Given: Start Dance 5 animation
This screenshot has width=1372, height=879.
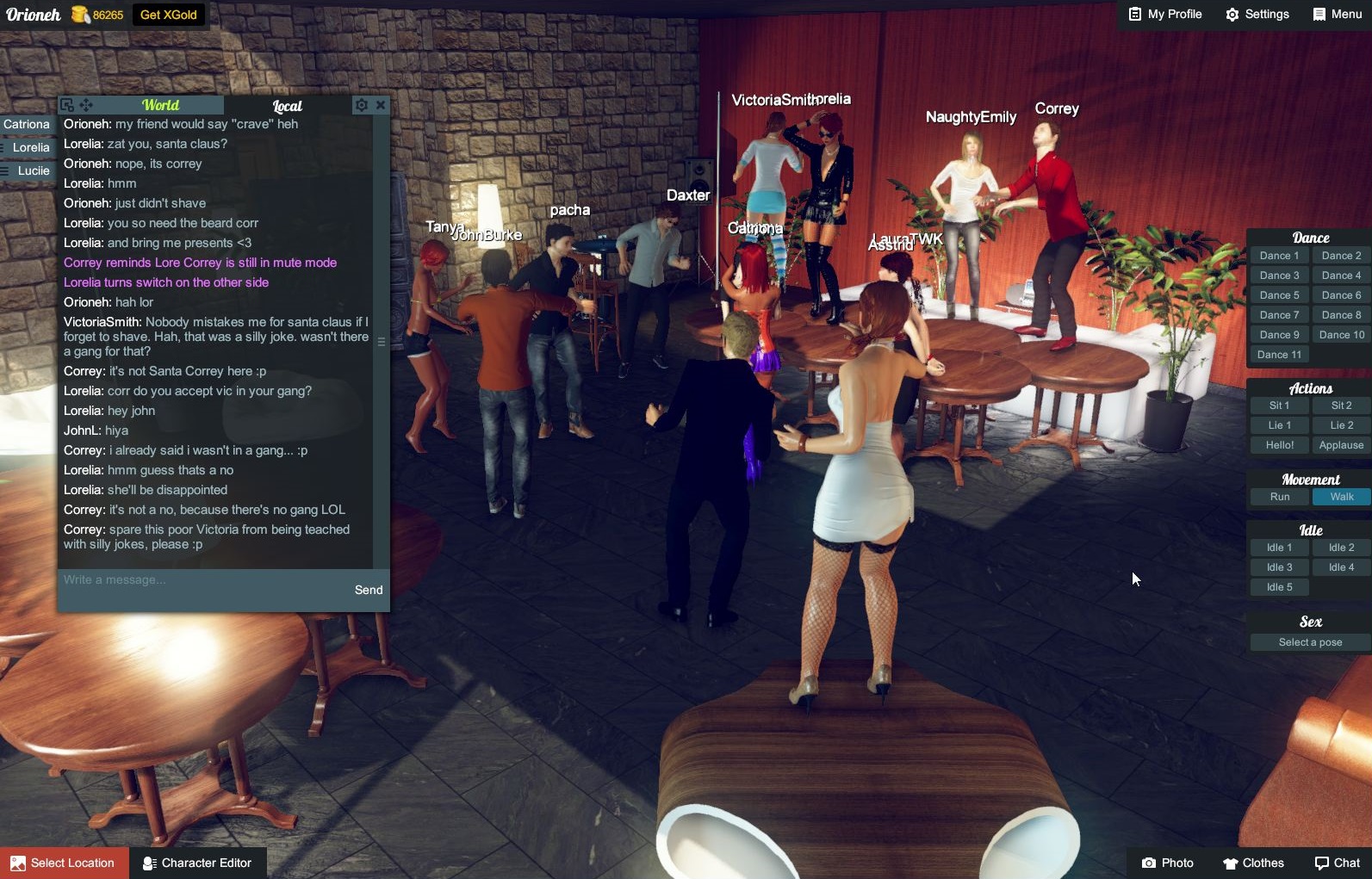Looking at the screenshot, I should tap(1278, 294).
